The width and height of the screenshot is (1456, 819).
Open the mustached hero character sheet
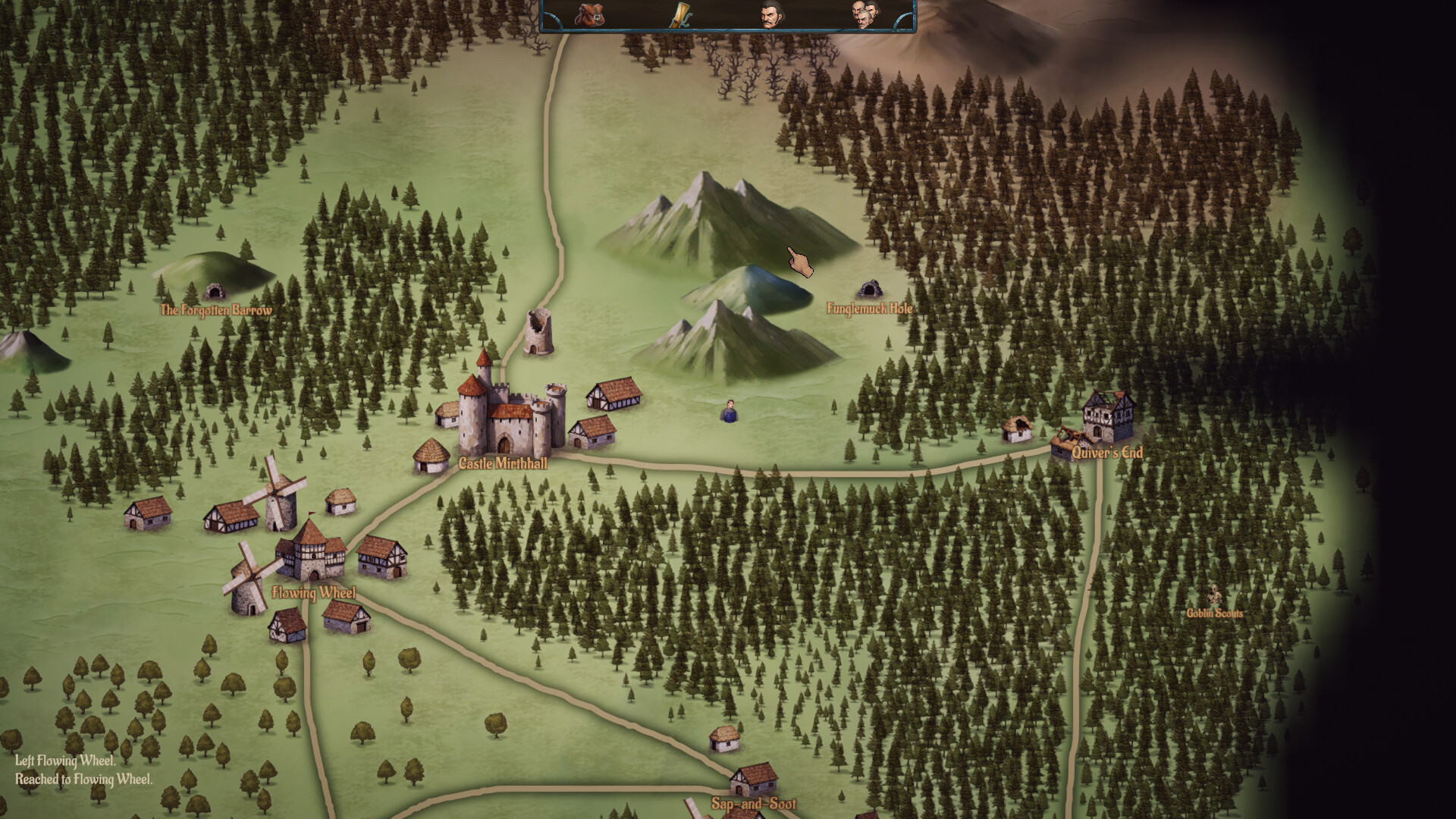coord(770,14)
